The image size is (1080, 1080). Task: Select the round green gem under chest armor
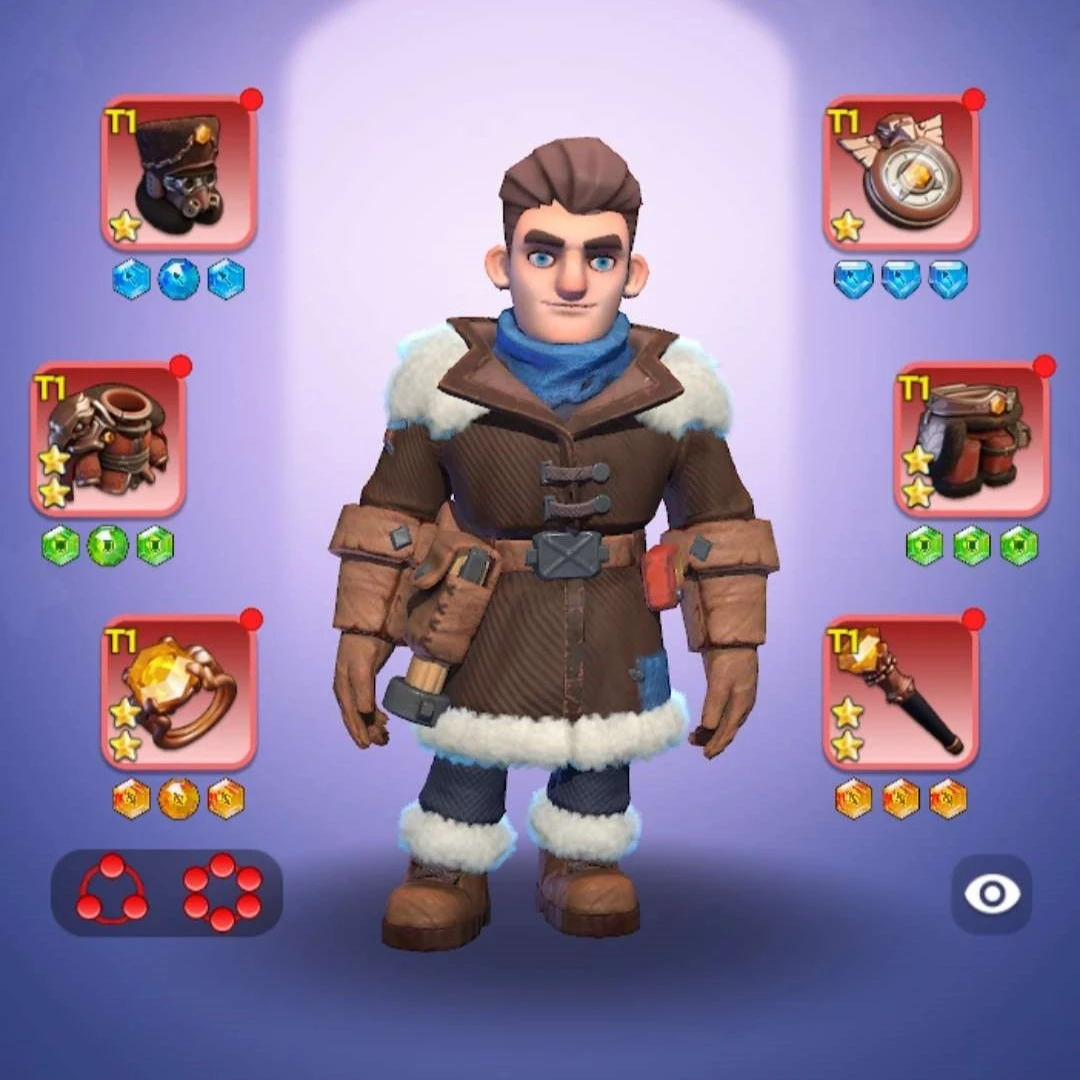(x=107, y=546)
